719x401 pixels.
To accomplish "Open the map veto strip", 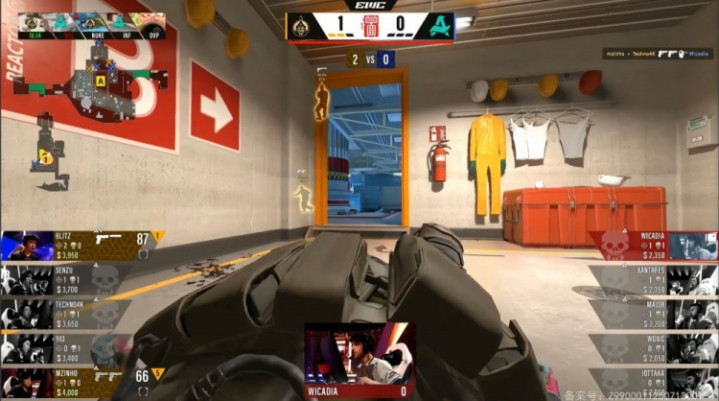I will coord(88,20).
